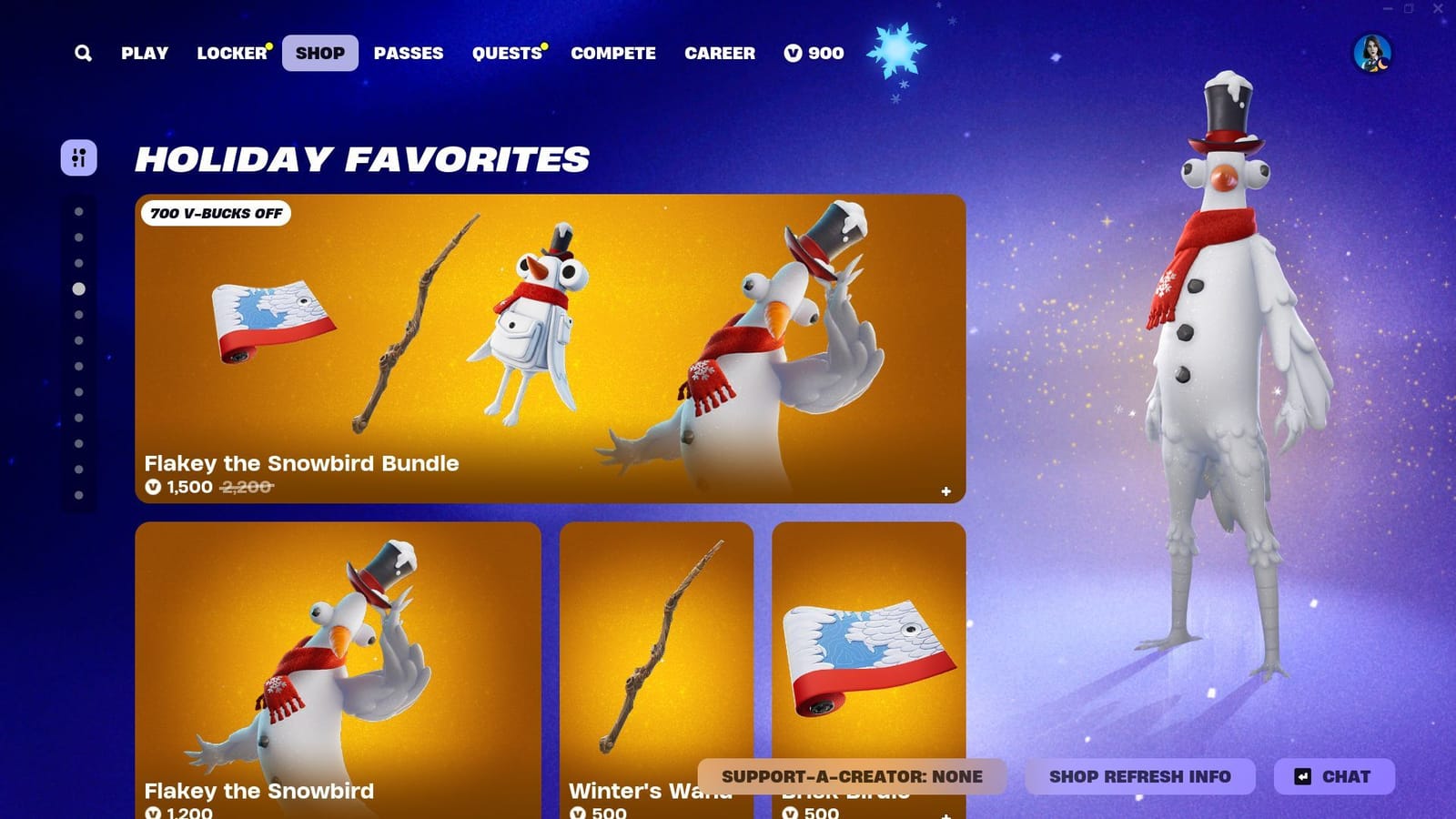Open the CAREER tab
The width and height of the screenshot is (1456, 819).
720,53
